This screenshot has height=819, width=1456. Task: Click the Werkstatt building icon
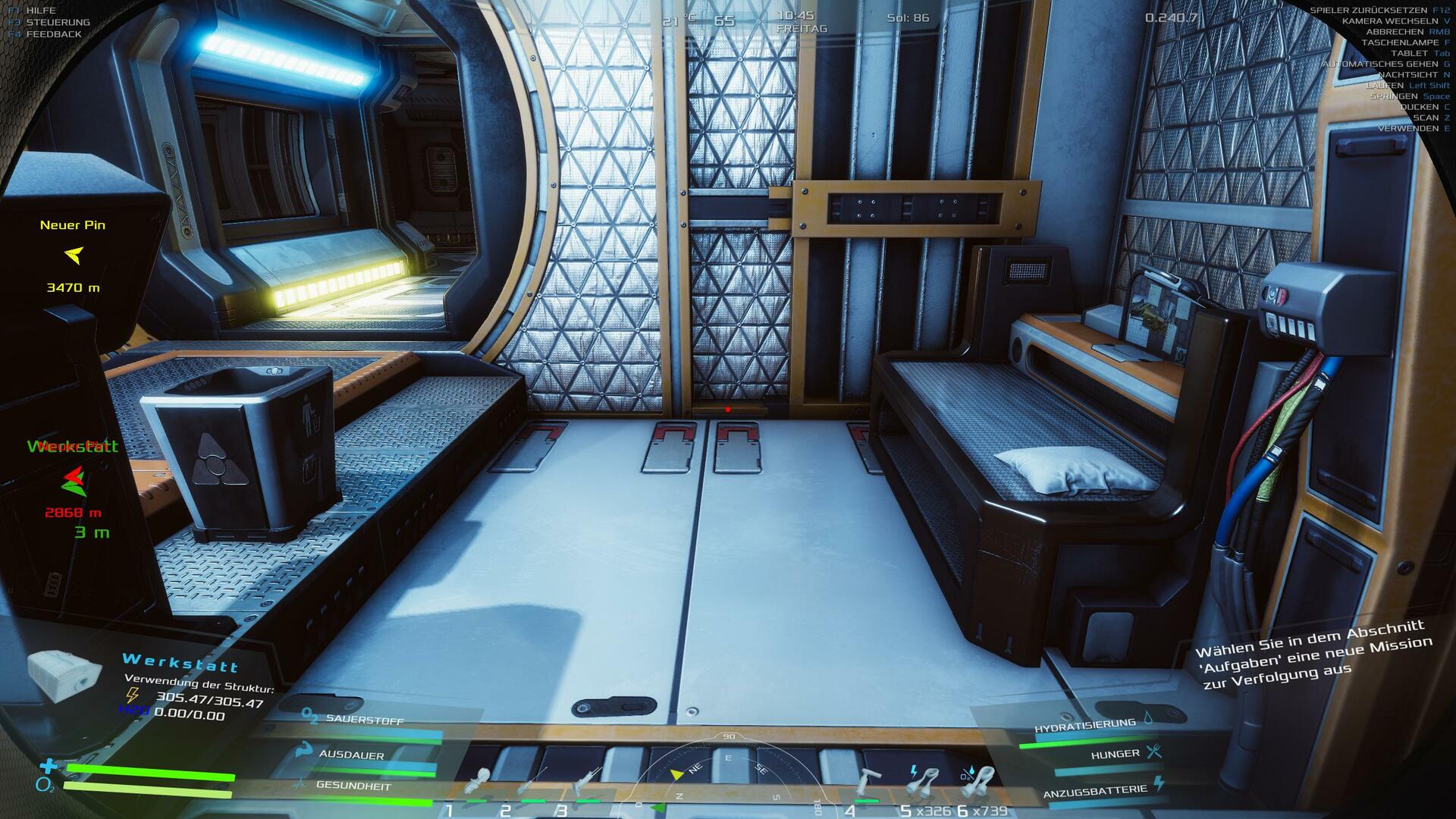click(64, 672)
